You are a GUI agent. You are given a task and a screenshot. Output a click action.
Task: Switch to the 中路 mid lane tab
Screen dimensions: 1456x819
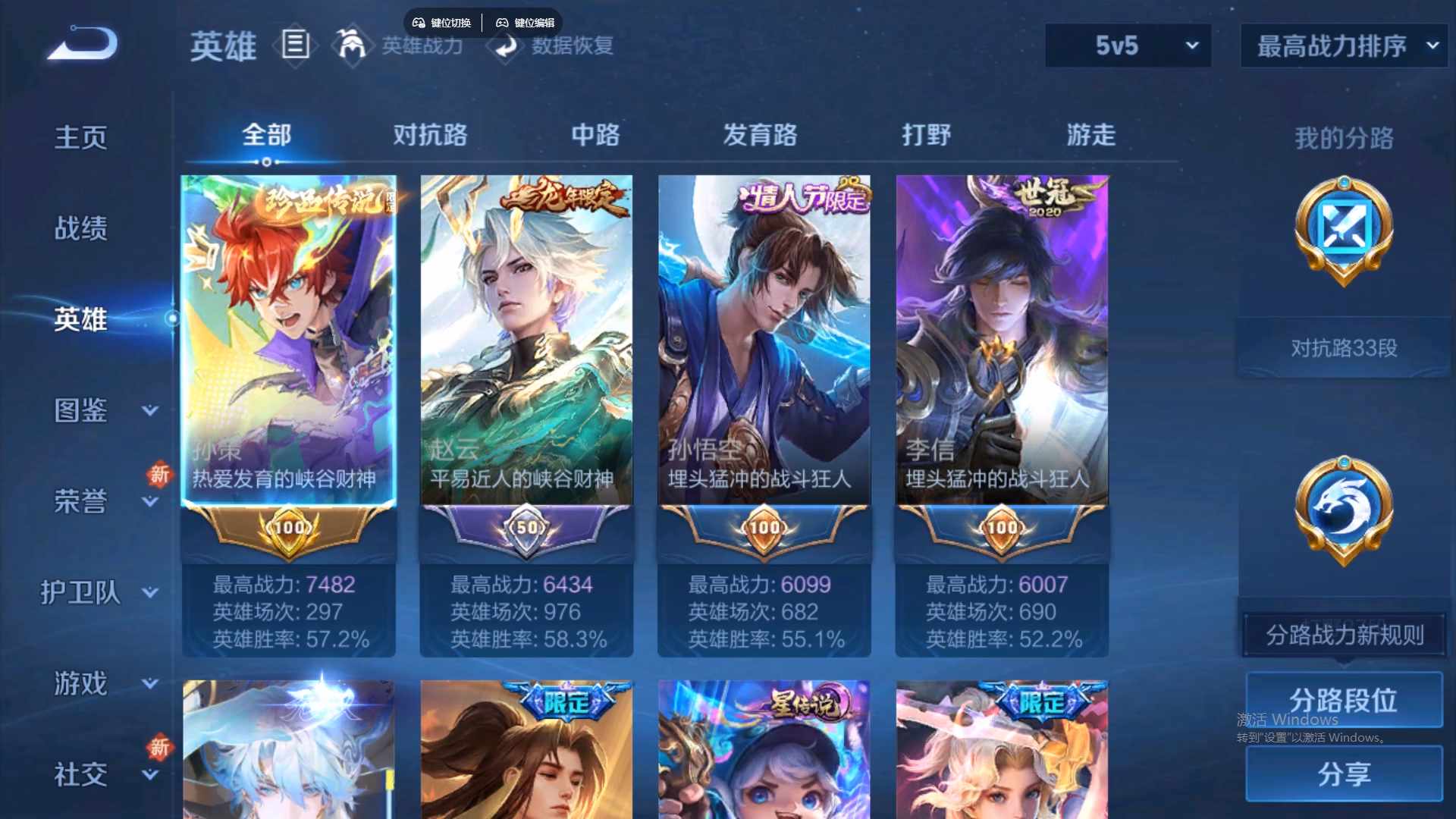click(595, 135)
